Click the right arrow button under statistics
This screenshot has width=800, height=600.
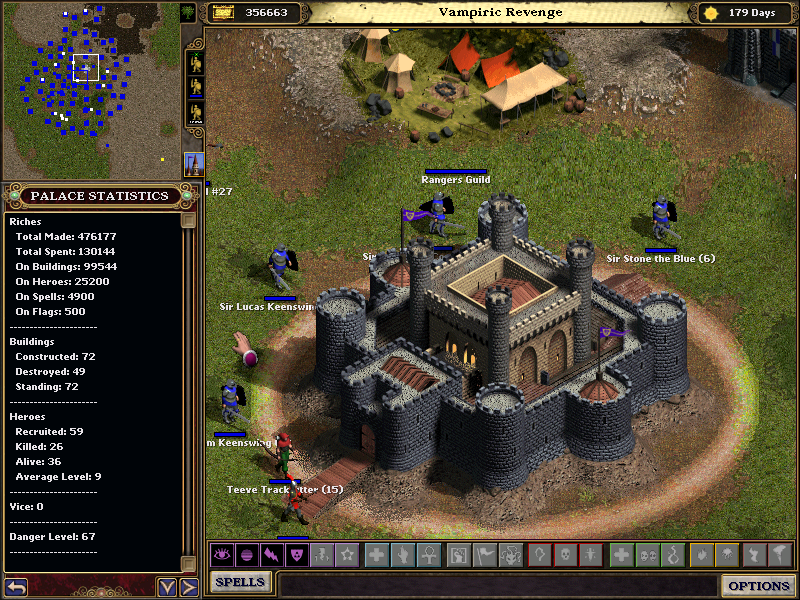(187, 587)
